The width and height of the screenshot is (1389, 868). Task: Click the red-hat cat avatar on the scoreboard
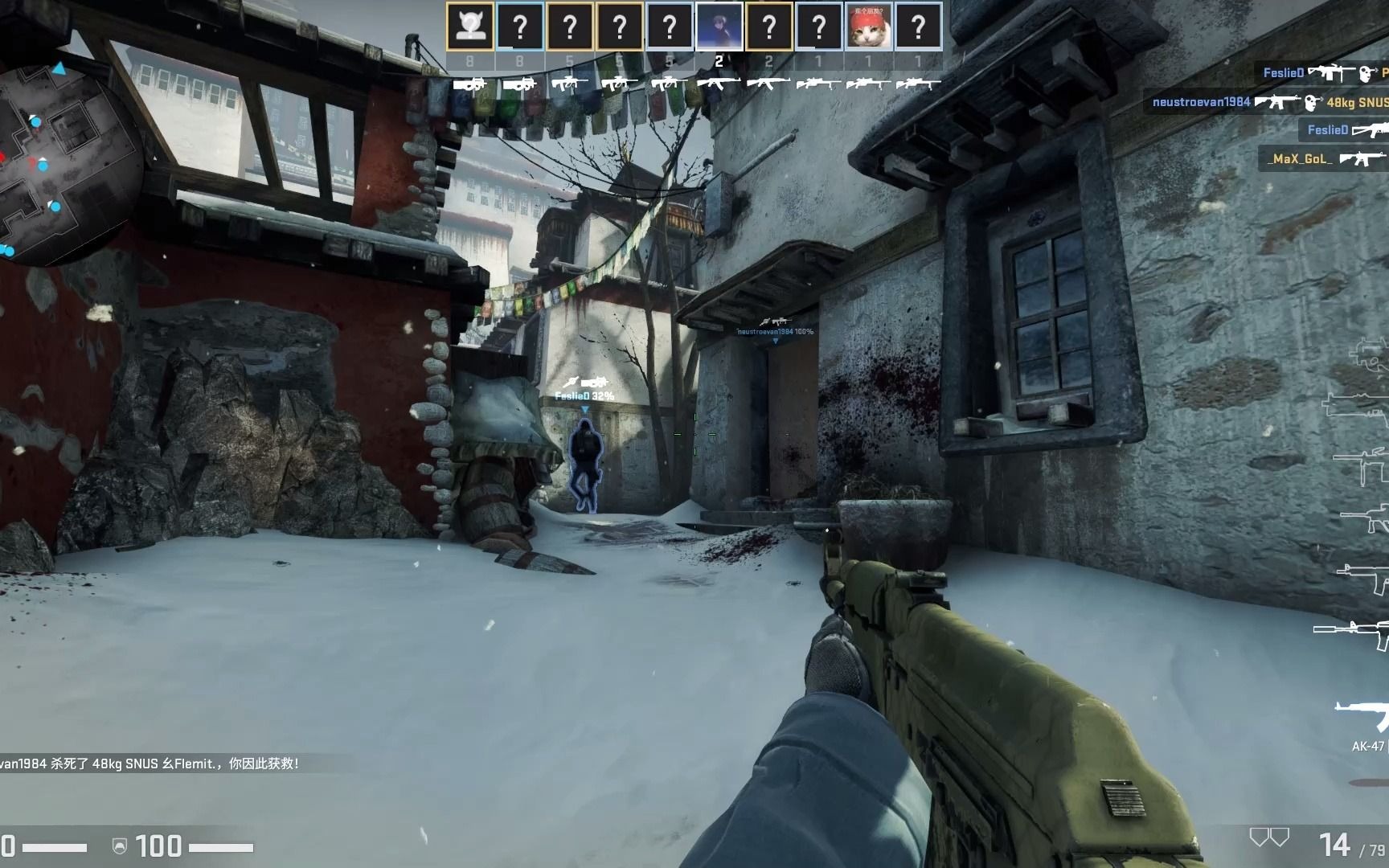(x=869, y=27)
